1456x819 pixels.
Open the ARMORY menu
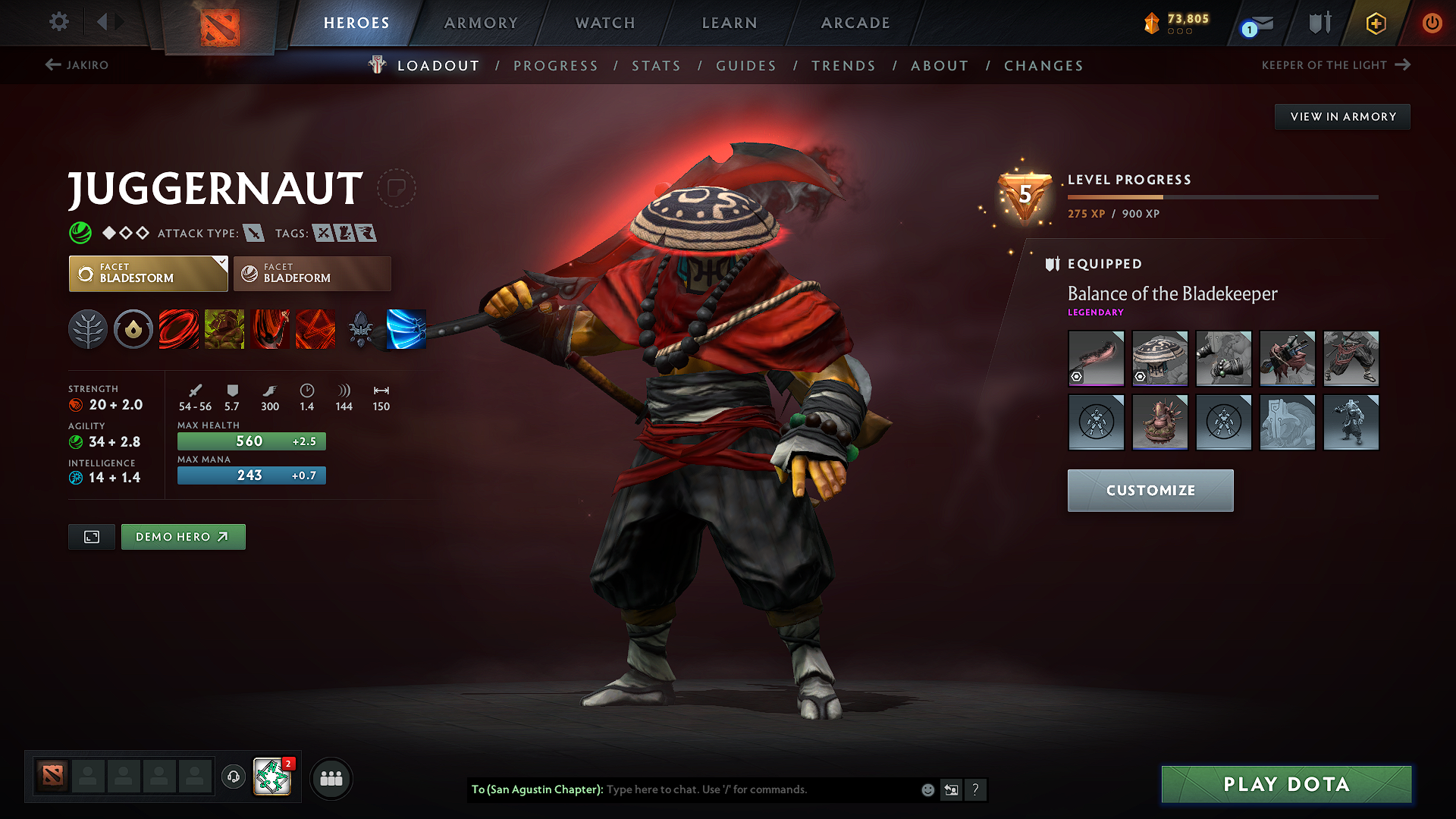[x=481, y=23]
